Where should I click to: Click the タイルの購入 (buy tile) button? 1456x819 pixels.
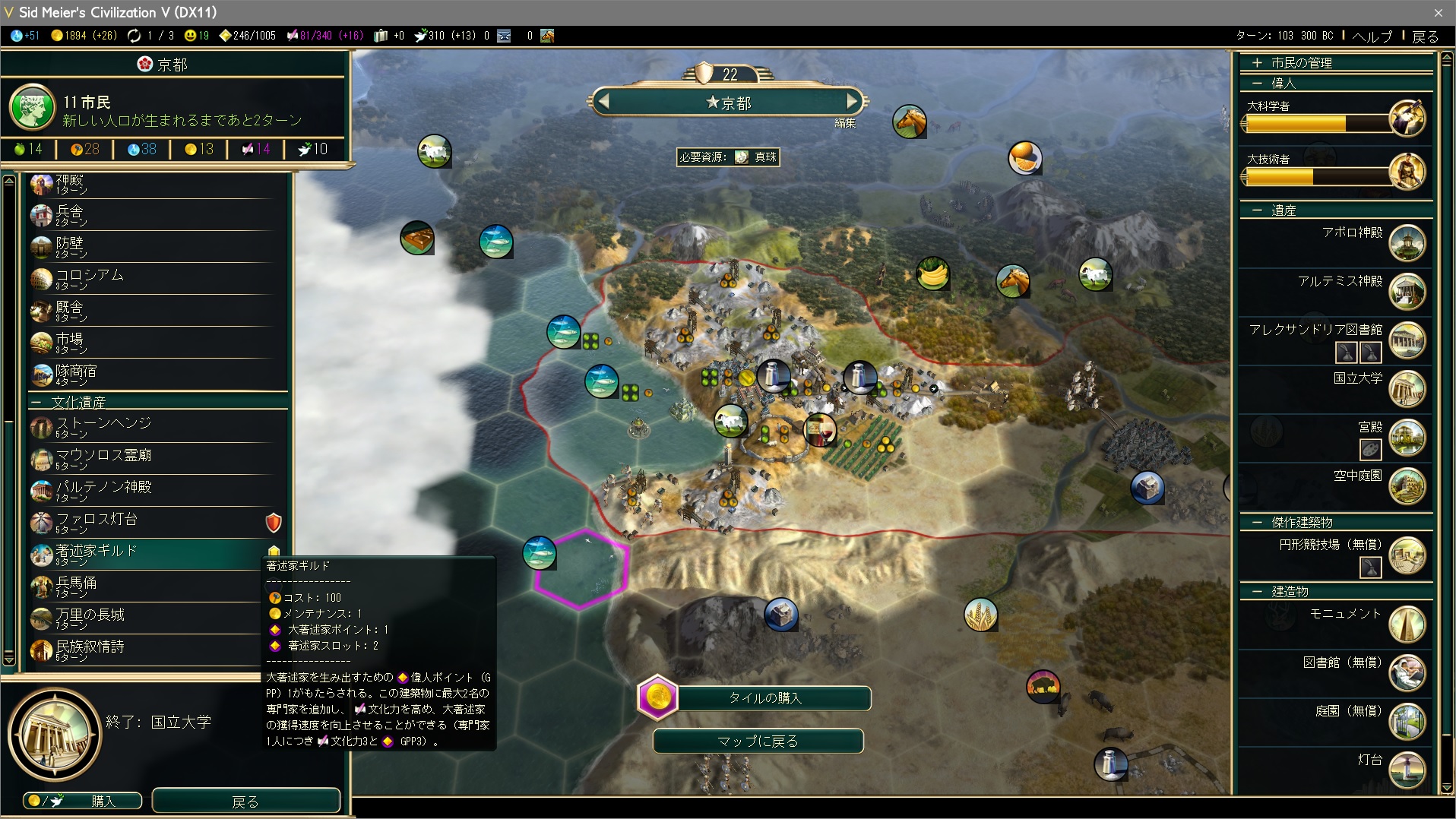tap(764, 698)
